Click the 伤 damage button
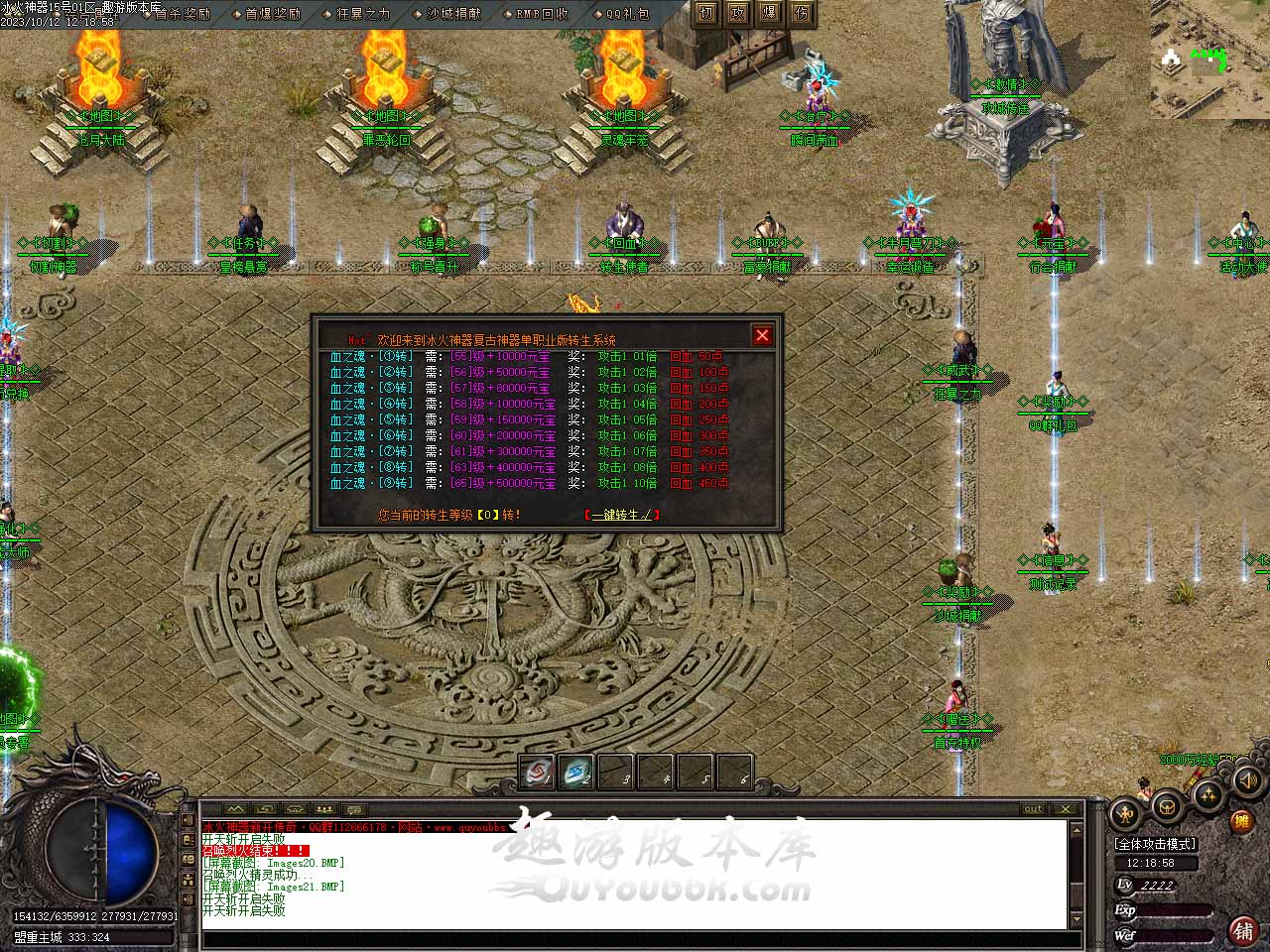 coord(802,13)
